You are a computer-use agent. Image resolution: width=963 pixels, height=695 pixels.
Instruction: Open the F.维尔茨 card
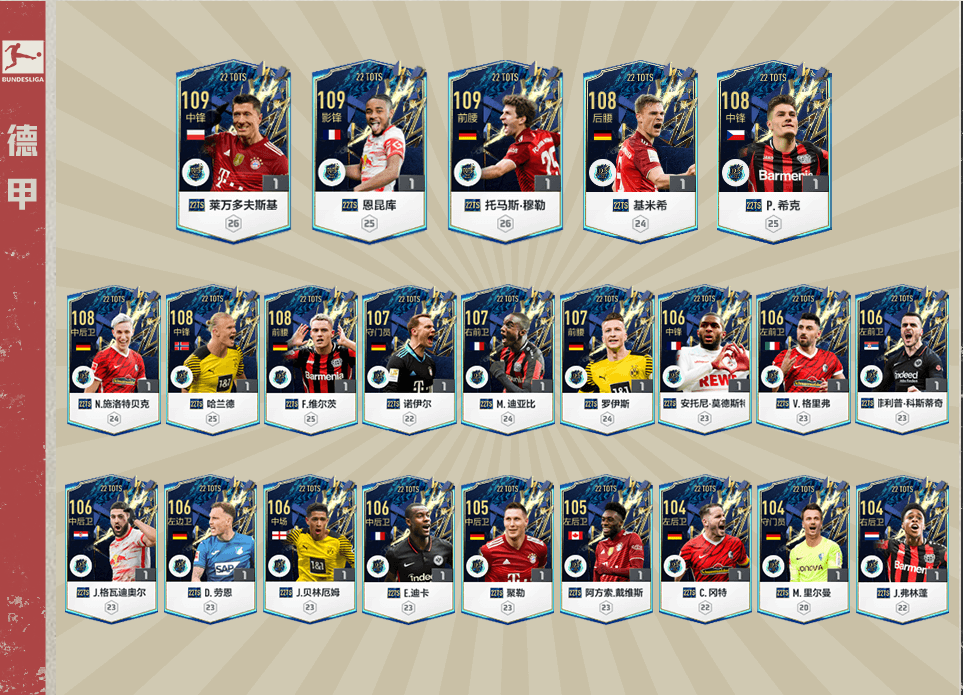click(310, 357)
